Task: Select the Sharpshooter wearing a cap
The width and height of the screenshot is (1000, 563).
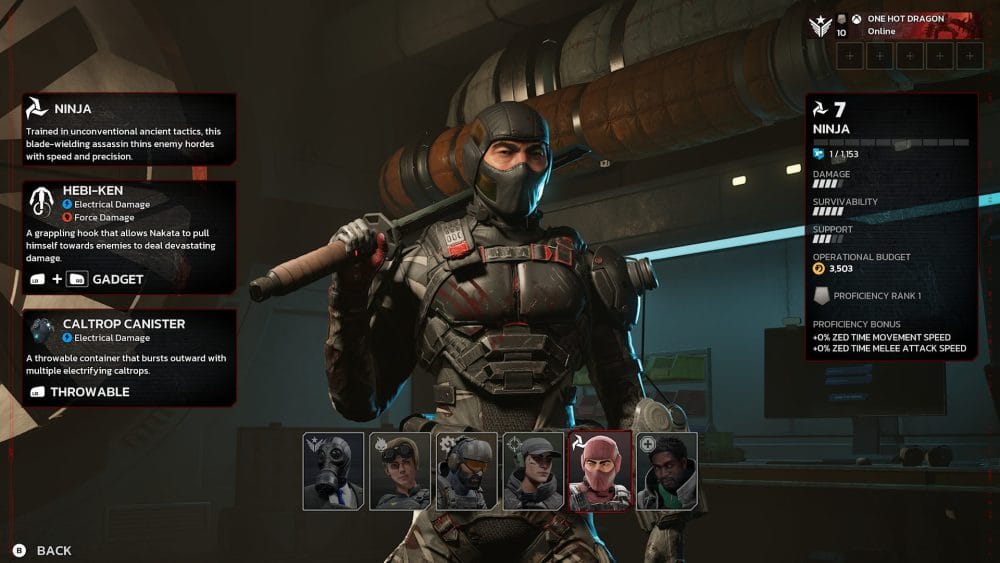Action: [x=533, y=471]
